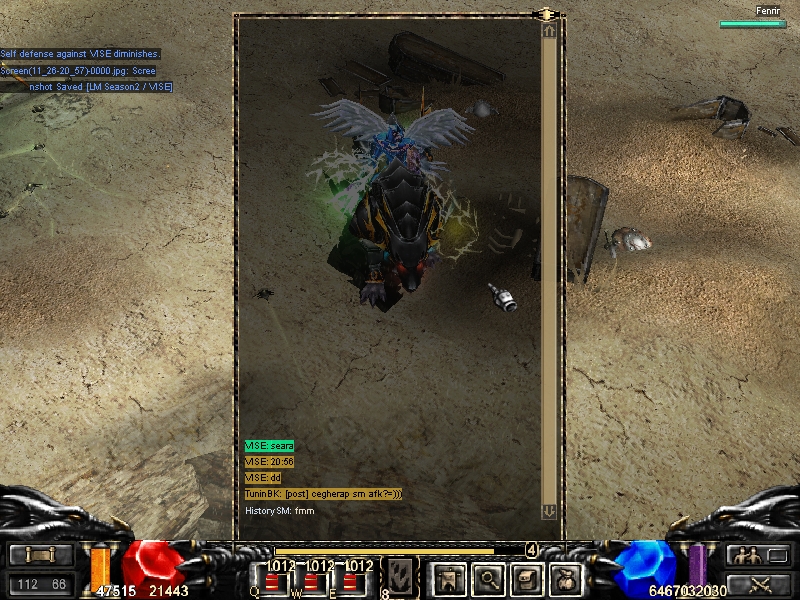
Task: Click the chat log scrollbar track
Action: point(548,270)
